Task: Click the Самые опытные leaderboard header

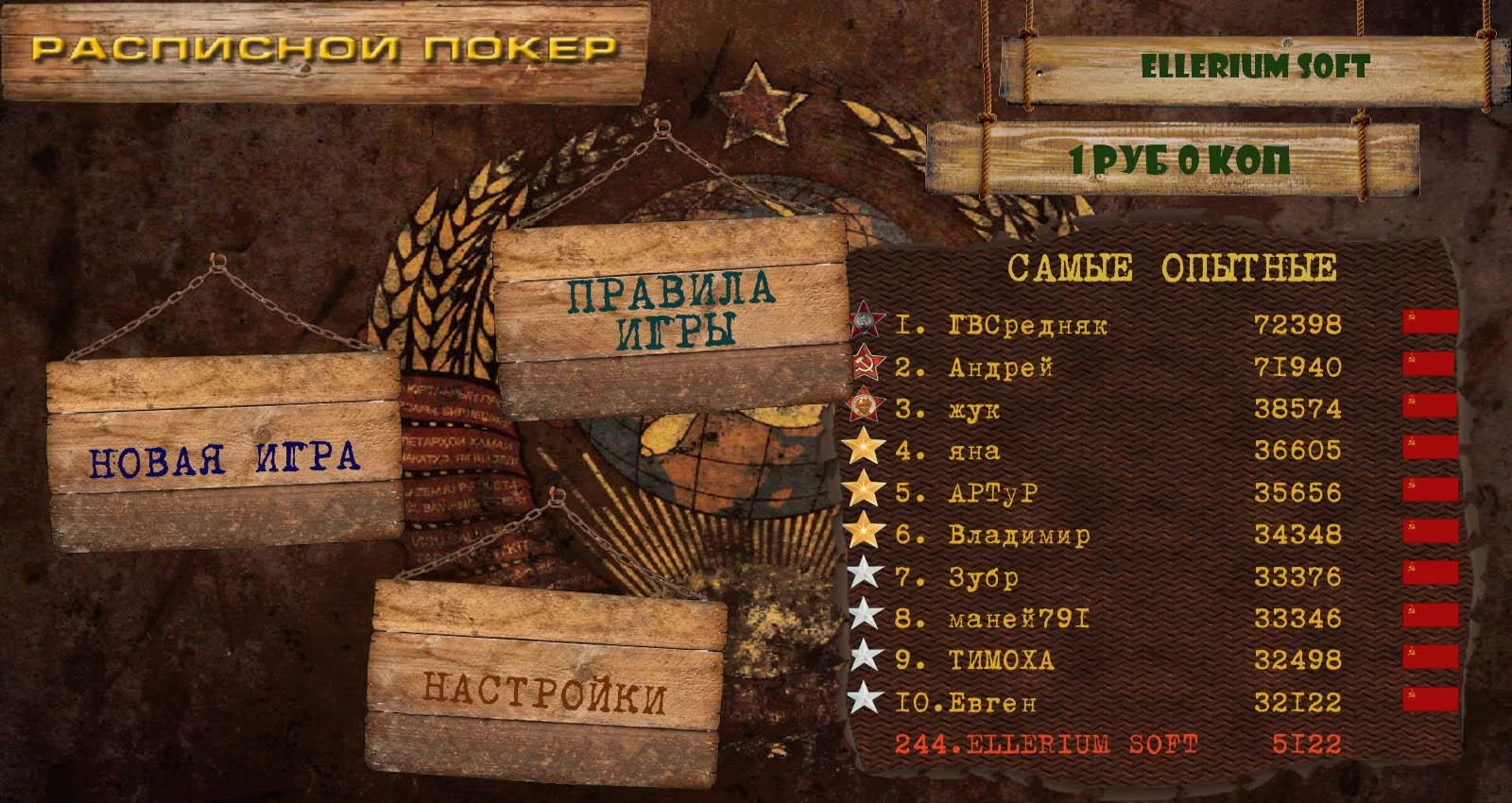Action: point(1172,269)
